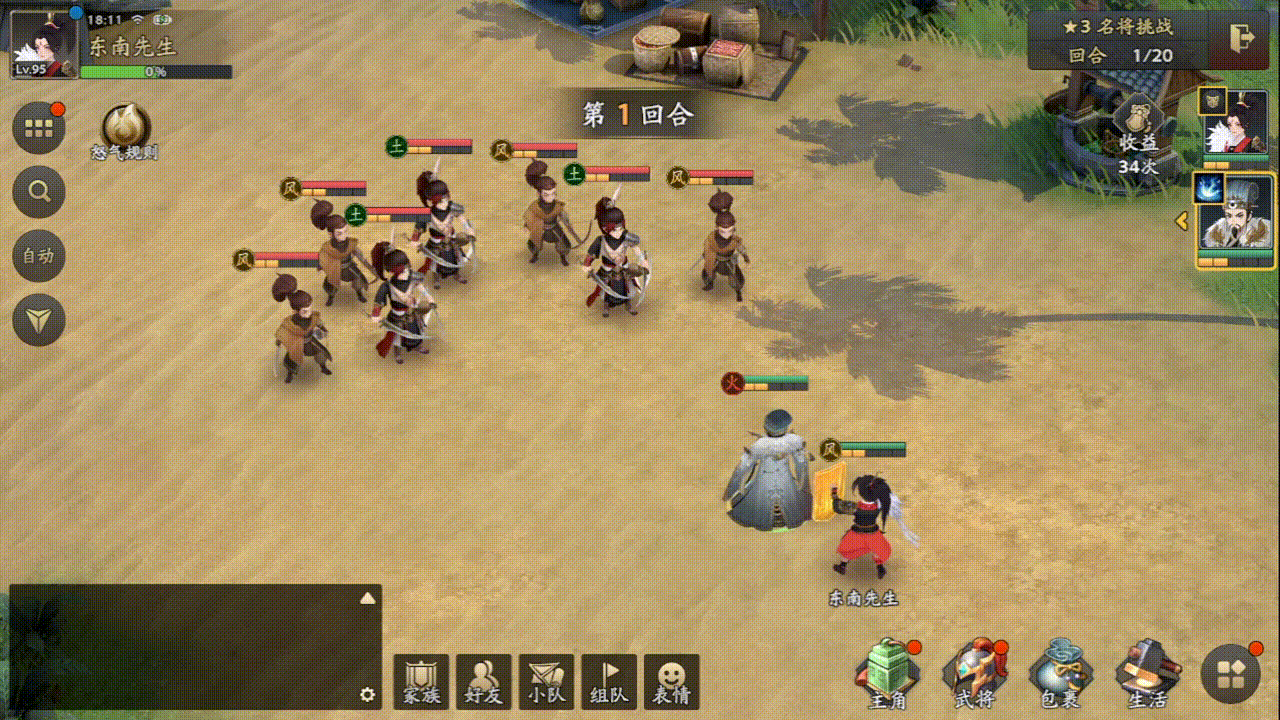Open the 家族 clan menu
The image size is (1280, 720).
pos(421,682)
